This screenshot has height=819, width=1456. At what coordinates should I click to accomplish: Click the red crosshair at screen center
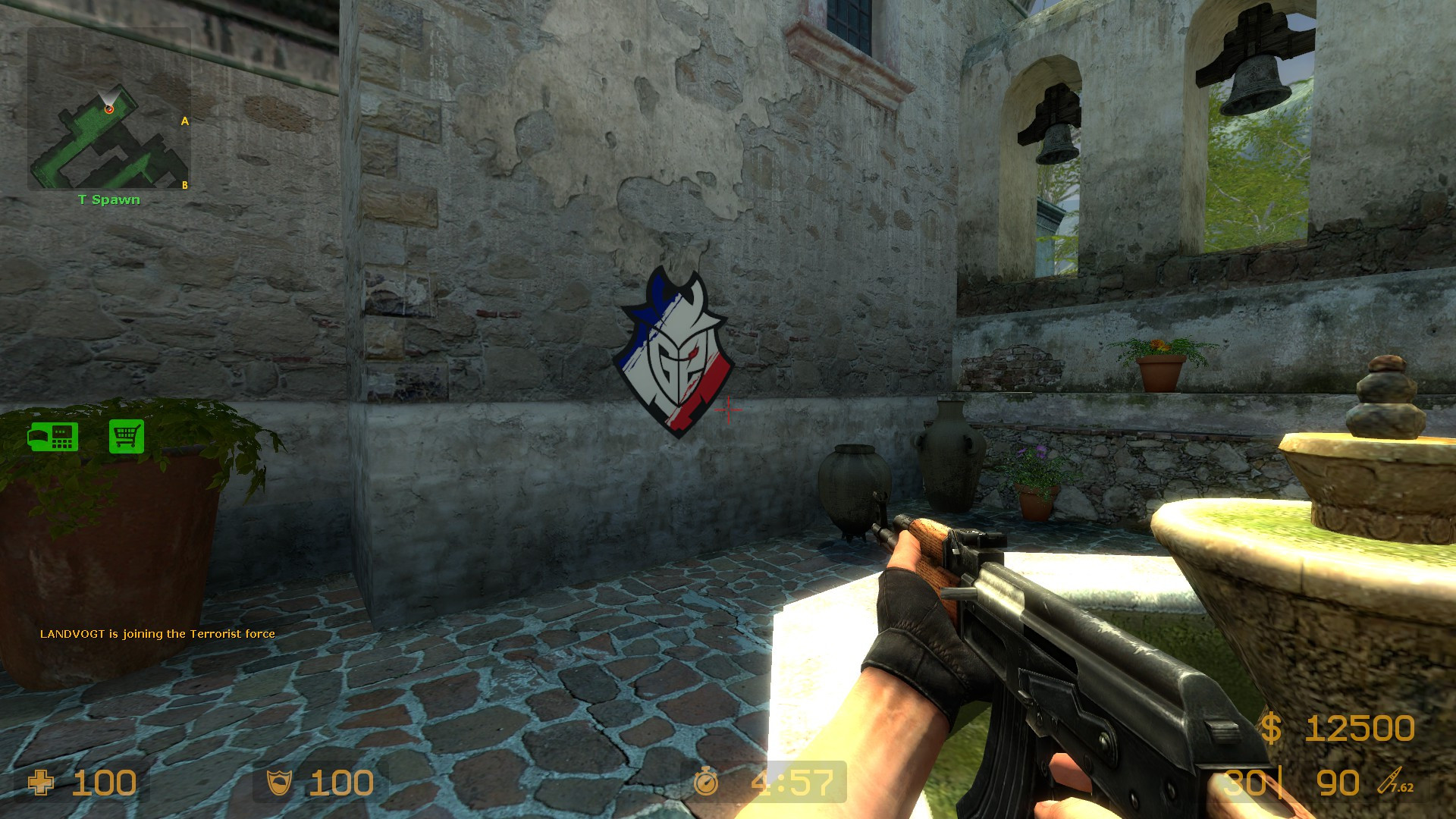pos(730,410)
